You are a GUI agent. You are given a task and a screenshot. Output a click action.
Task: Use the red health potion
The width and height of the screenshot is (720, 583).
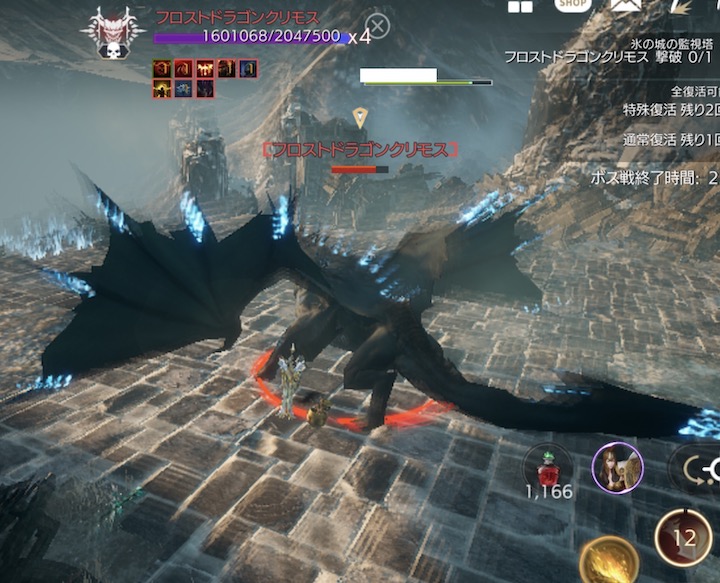click(x=548, y=465)
